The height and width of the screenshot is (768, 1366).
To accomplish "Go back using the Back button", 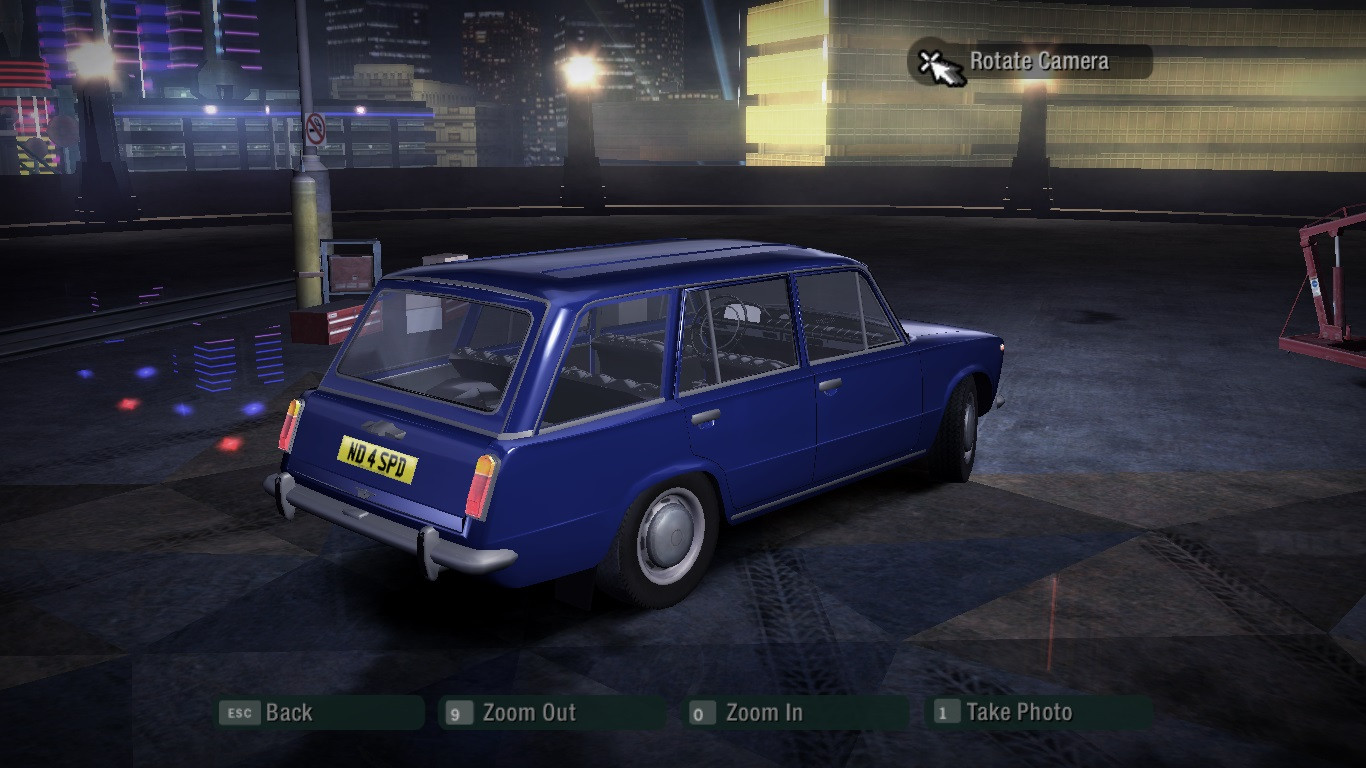I will tap(320, 713).
